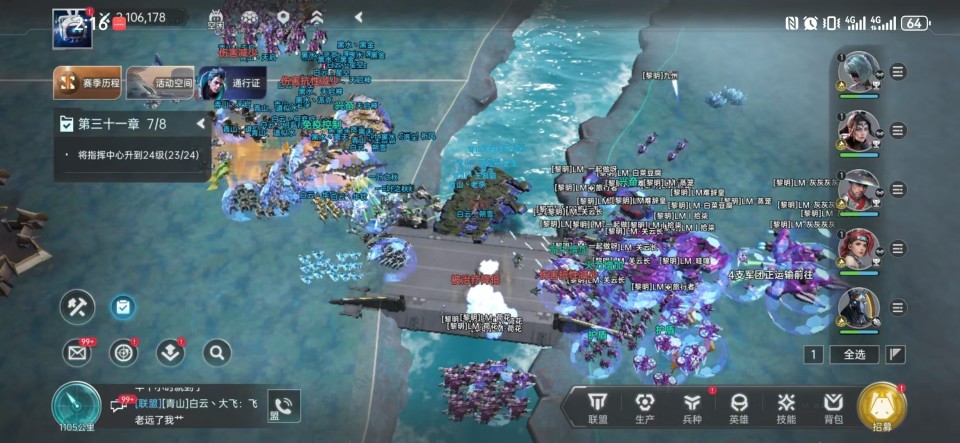Select all legions with 全选
This screenshot has width=960, height=443.
[x=854, y=354]
